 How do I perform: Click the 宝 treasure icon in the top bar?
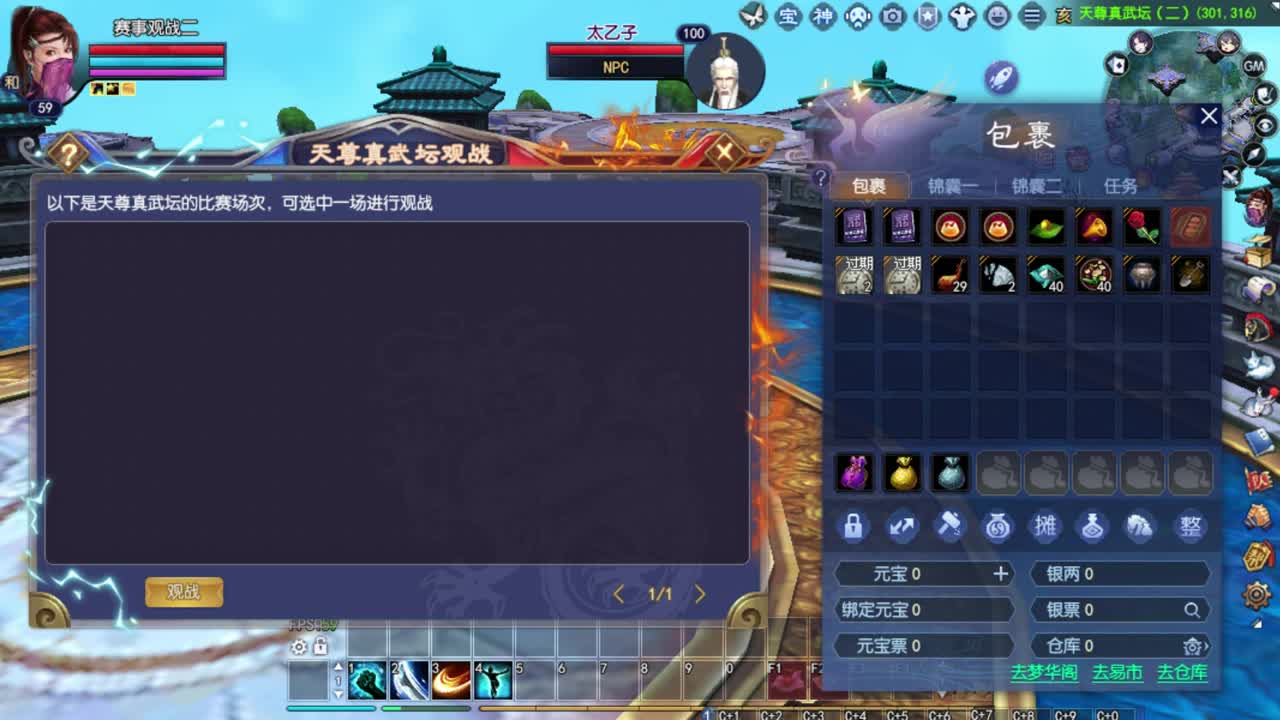point(789,17)
